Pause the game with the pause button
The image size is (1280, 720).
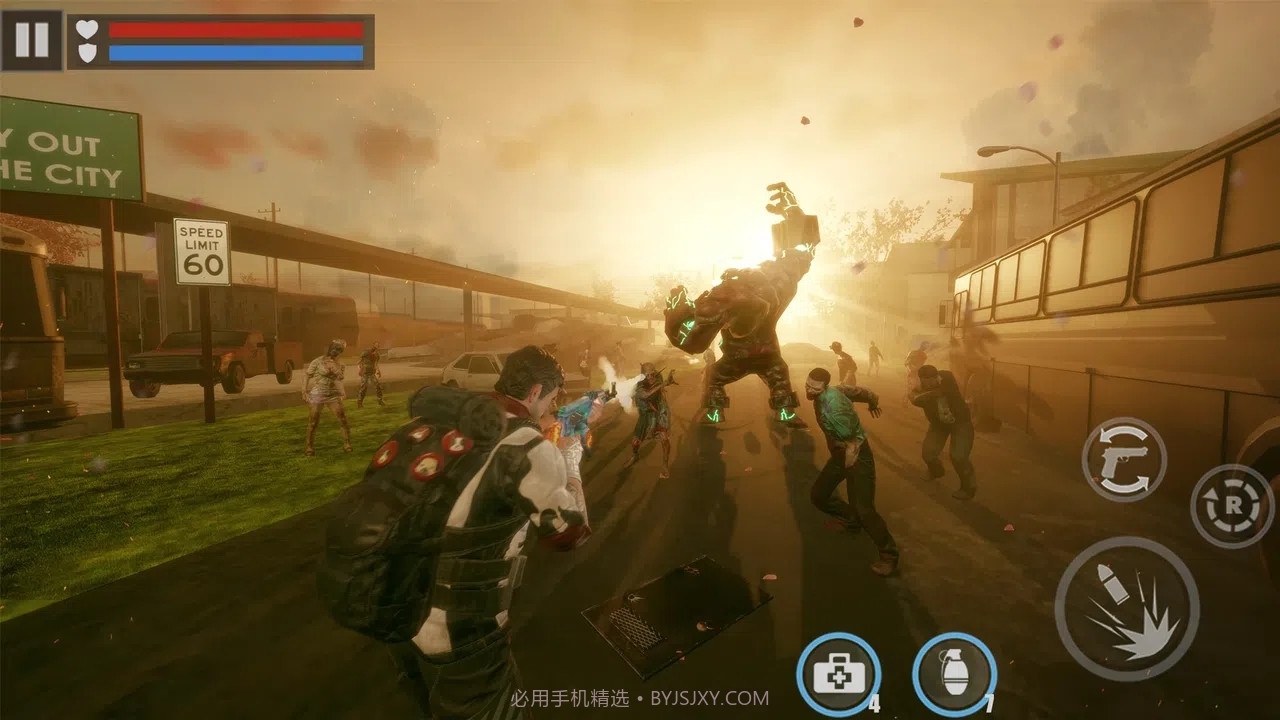tap(31, 40)
